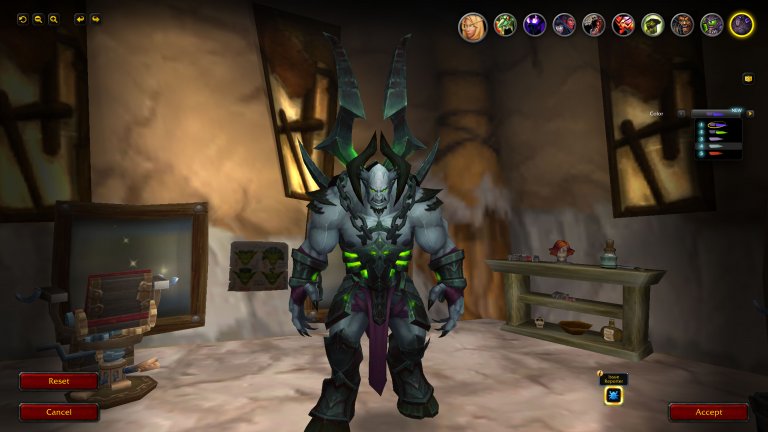This screenshot has height=432, width=768.
Task: Choose the red color option
Action: point(719,154)
